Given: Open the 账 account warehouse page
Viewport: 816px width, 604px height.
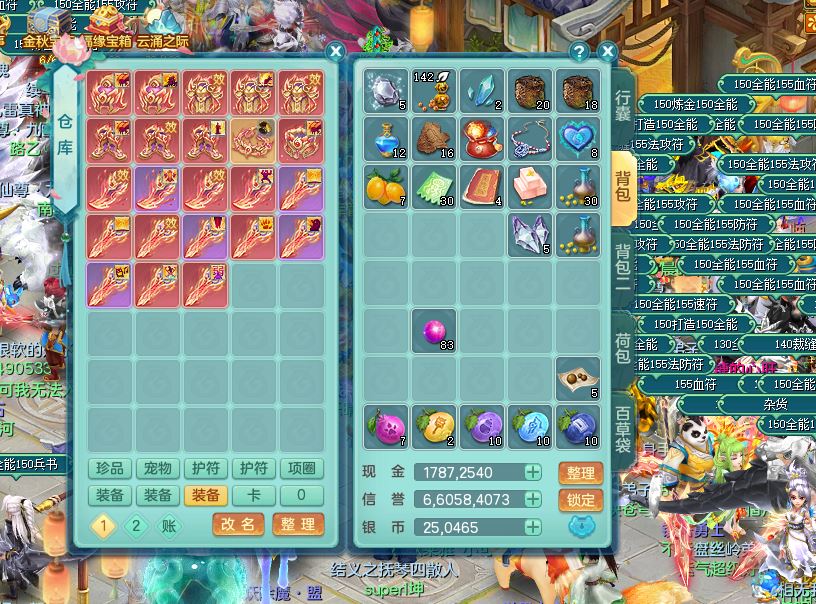Looking at the screenshot, I should pos(170,526).
